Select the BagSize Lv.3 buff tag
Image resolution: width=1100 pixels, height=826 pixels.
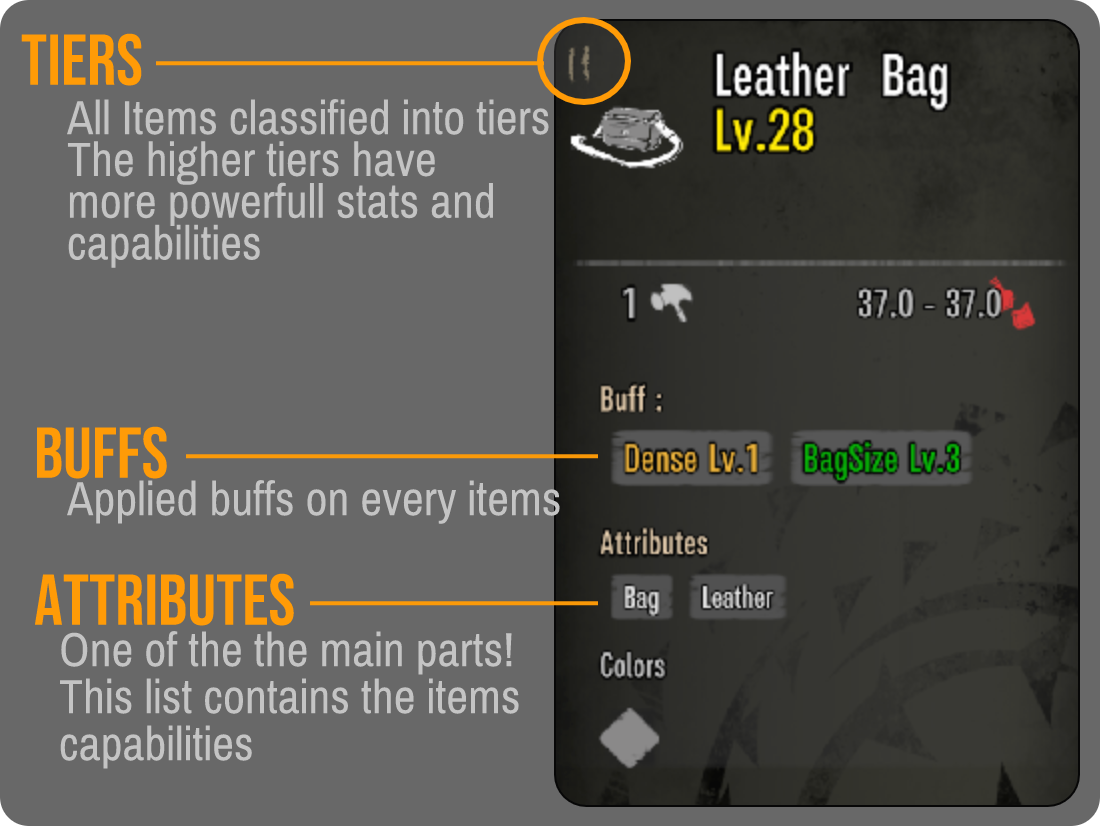(x=881, y=459)
